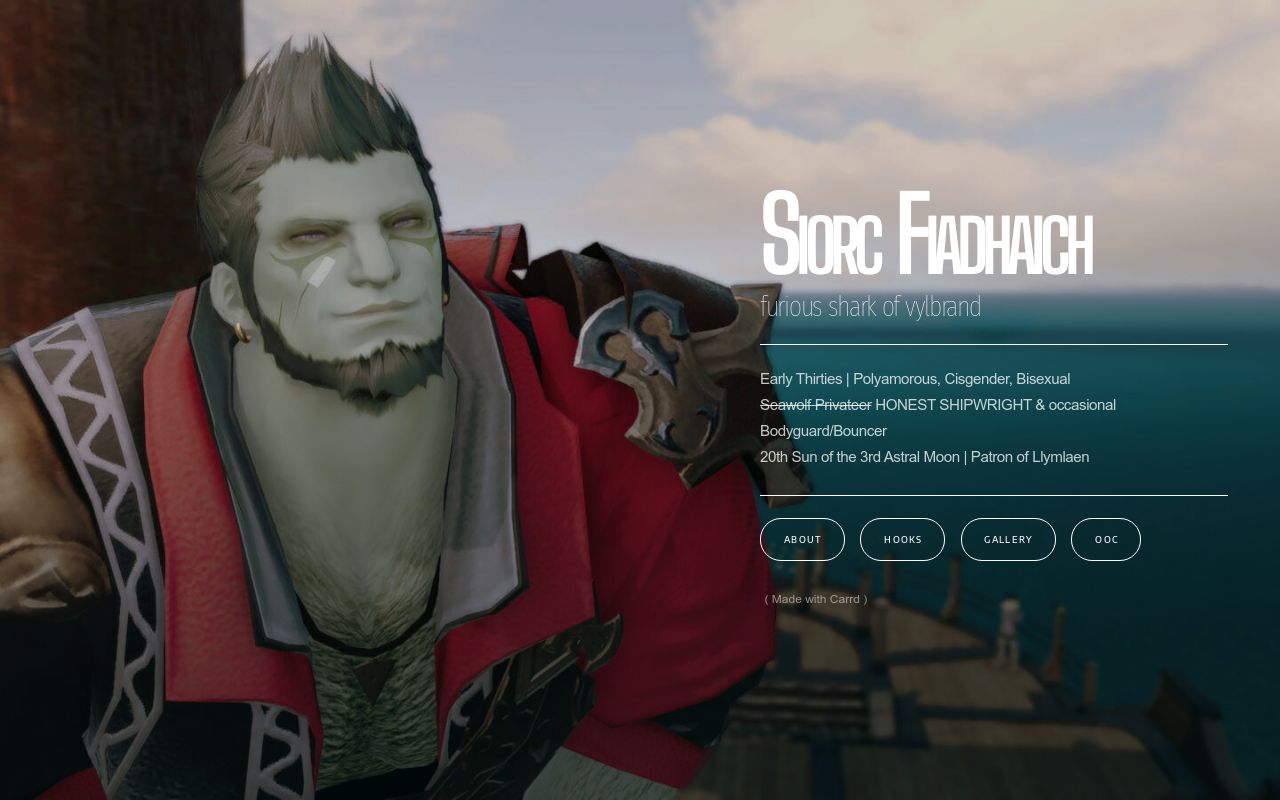The width and height of the screenshot is (1280, 800).
Task: Open the ABOUT section
Action: click(x=802, y=539)
